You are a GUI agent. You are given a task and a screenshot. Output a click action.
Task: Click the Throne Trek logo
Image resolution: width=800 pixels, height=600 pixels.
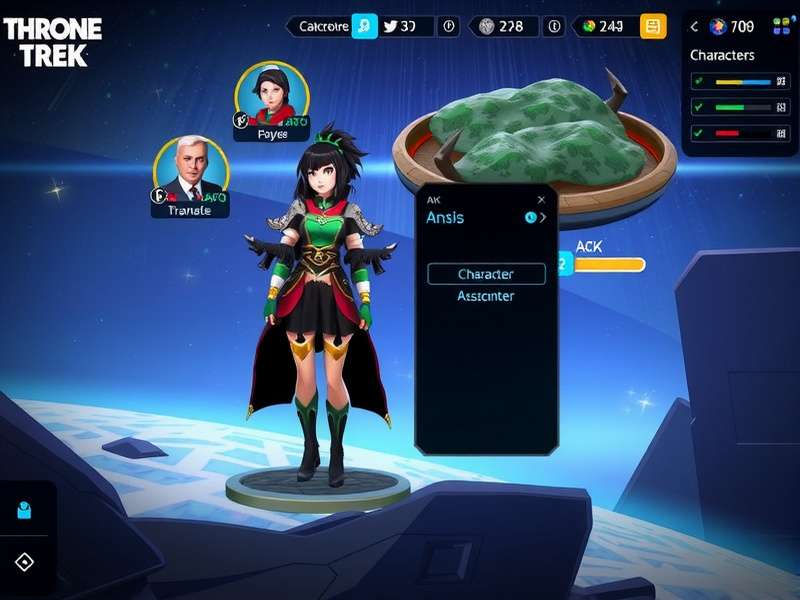point(53,42)
